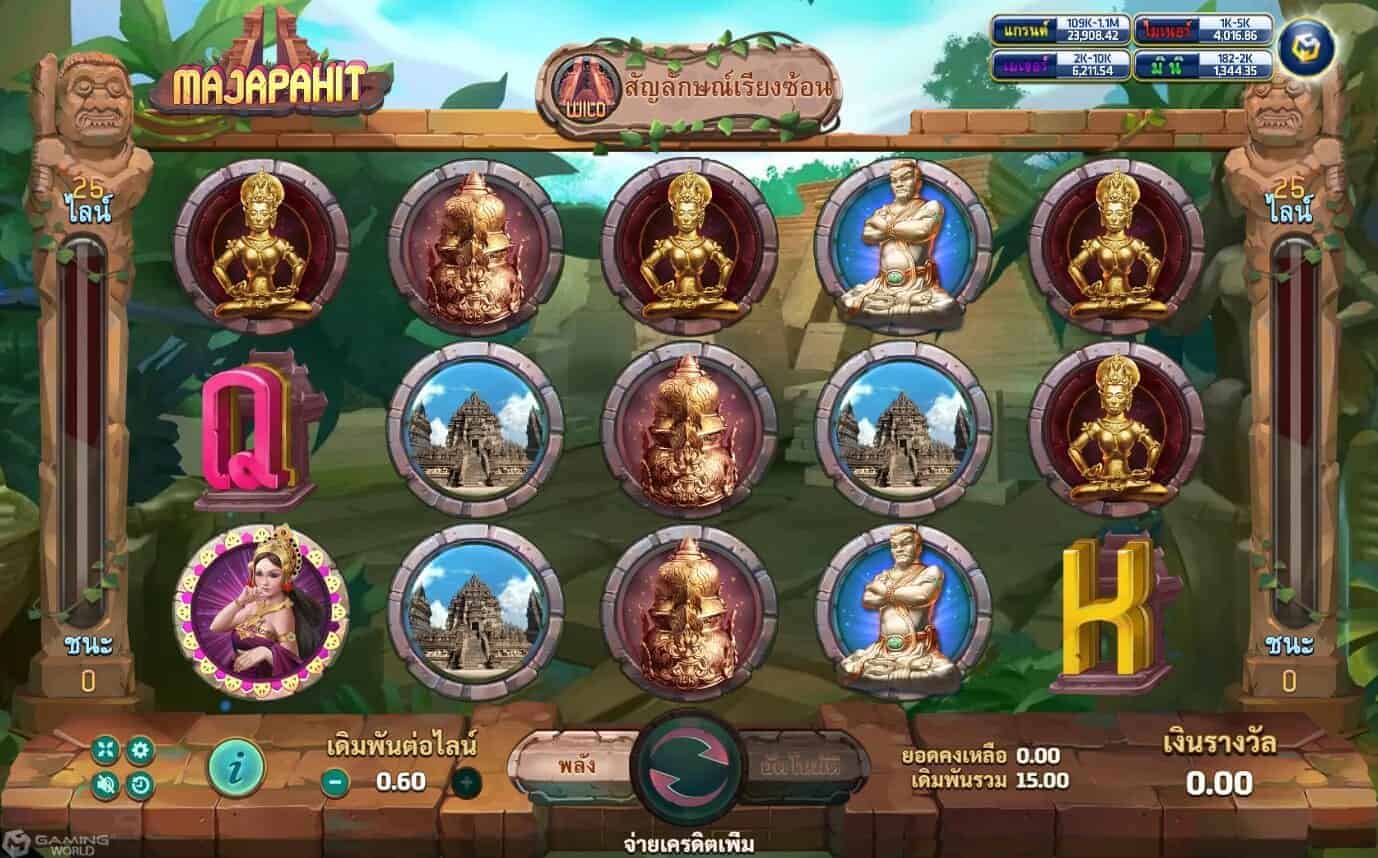Click จ่ายเครดิตเพิ่ม to add credits

tap(688, 843)
